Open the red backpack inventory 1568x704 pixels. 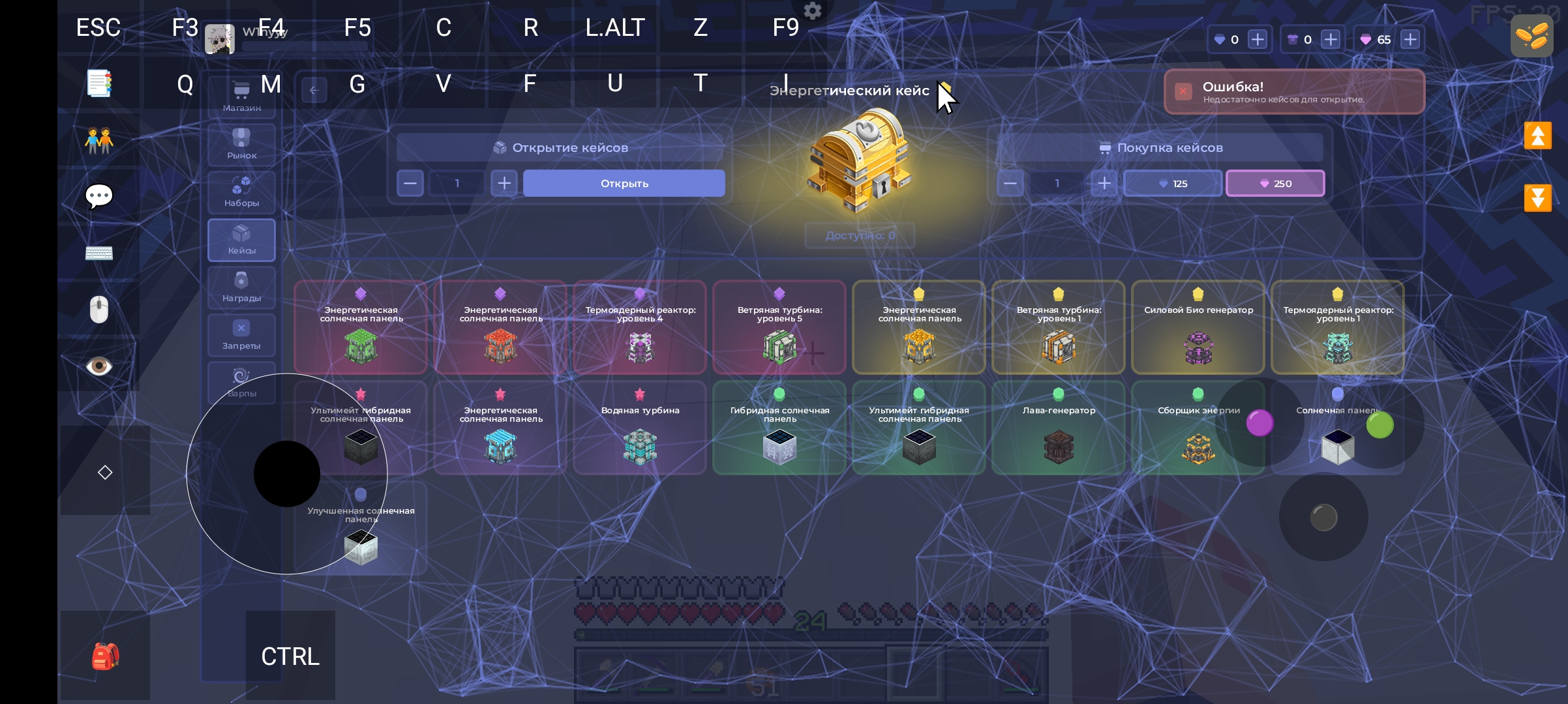(x=105, y=656)
